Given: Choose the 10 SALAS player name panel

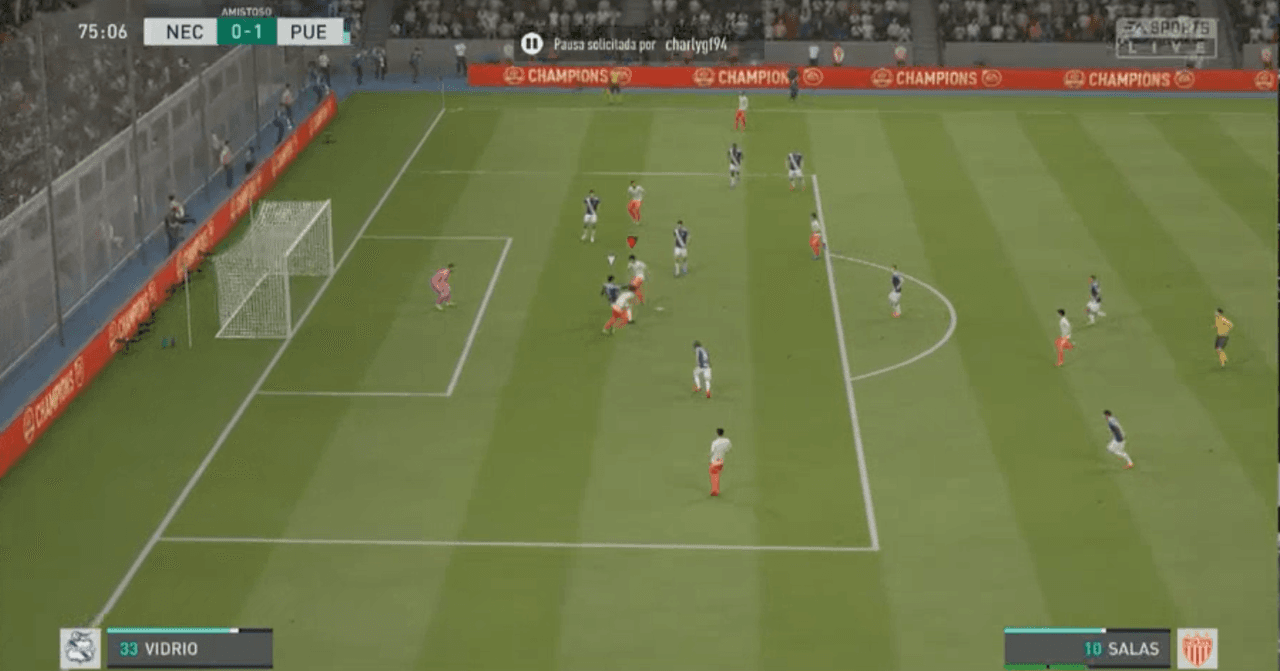Looking at the screenshot, I should [1088, 649].
